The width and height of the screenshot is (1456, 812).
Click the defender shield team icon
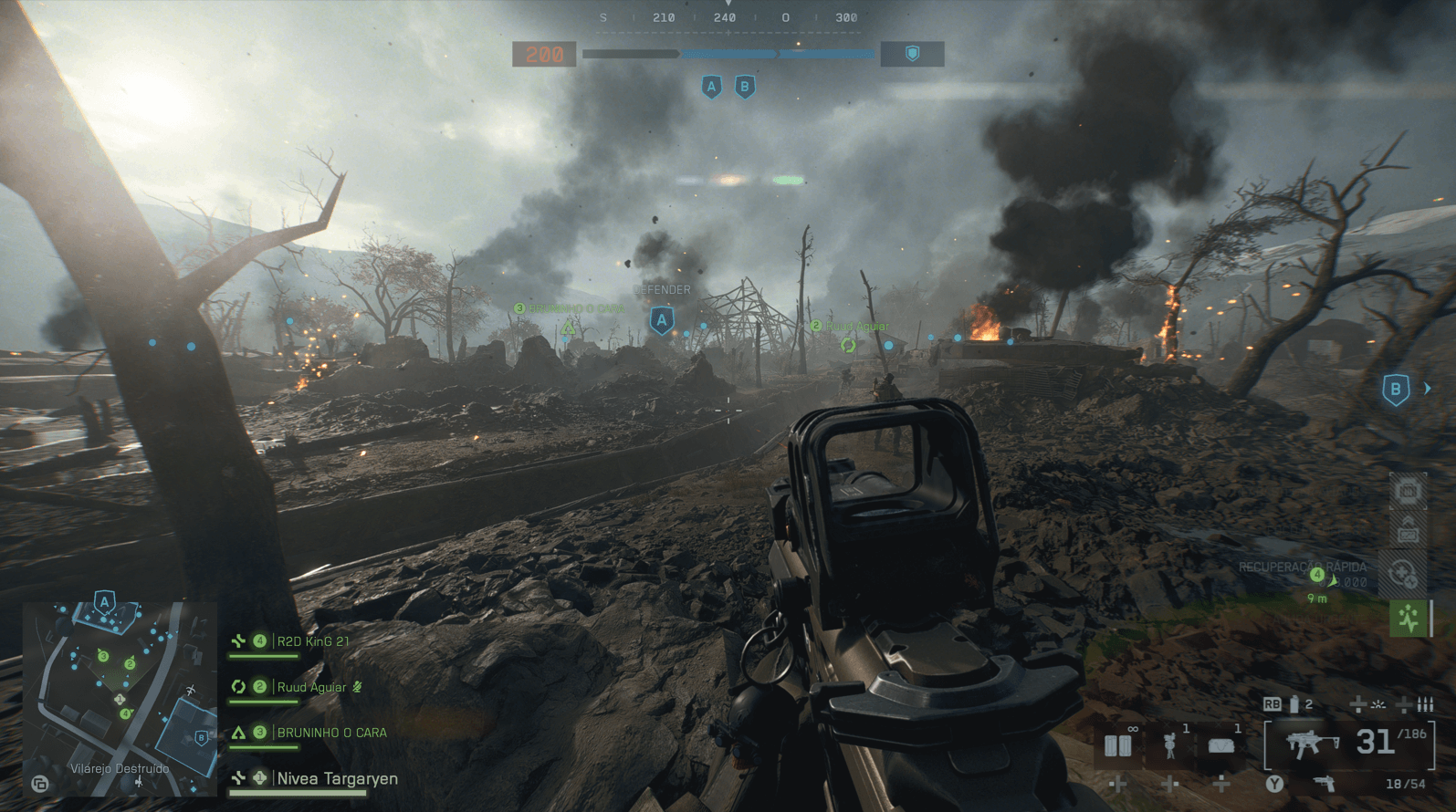911,55
